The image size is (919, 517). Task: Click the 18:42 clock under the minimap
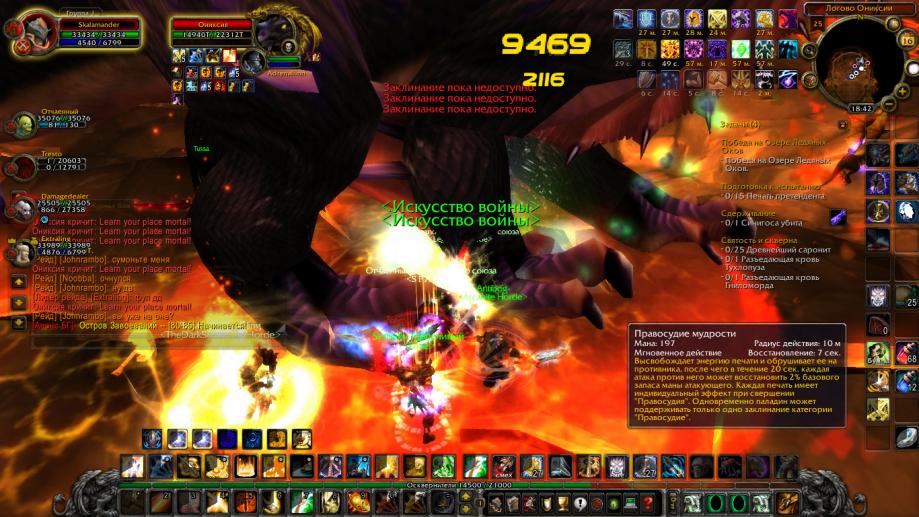pos(861,108)
